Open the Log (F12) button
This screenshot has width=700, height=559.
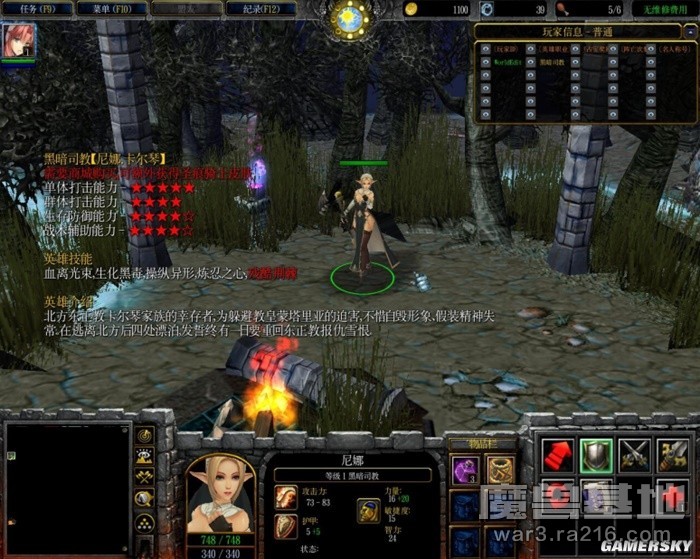click(x=254, y=8)
